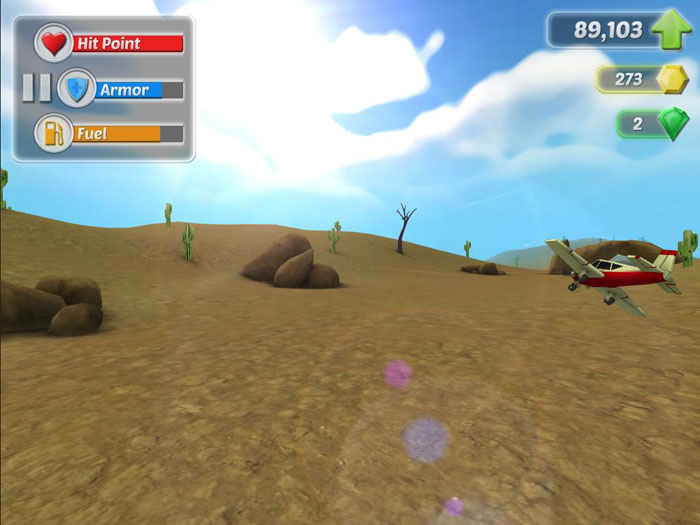This screenshot has width=700, height=525.
Task: Pause the game with the pause button
Action: pos(37,88)
